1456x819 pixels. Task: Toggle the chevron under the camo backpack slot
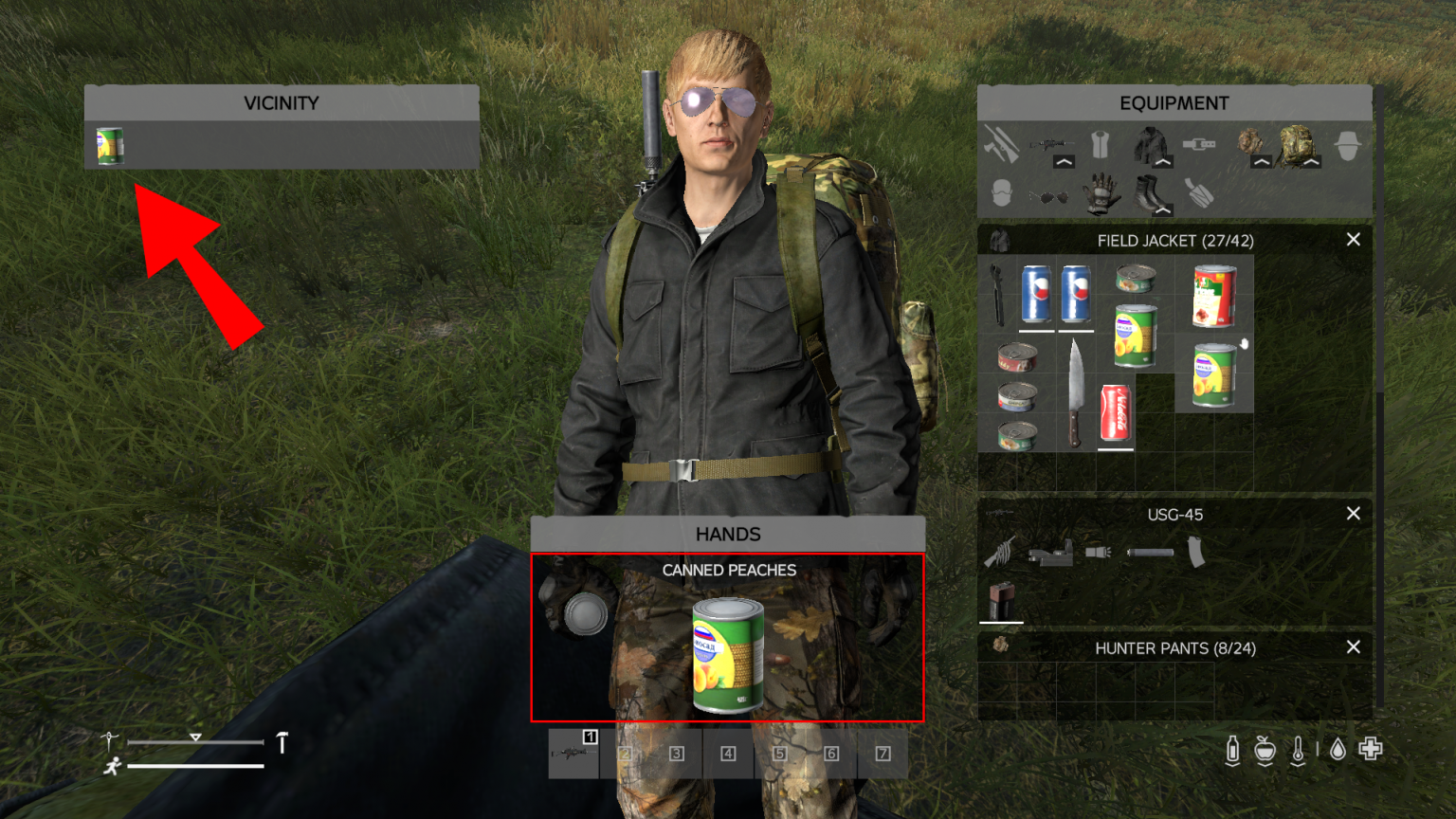point(1312,162)
